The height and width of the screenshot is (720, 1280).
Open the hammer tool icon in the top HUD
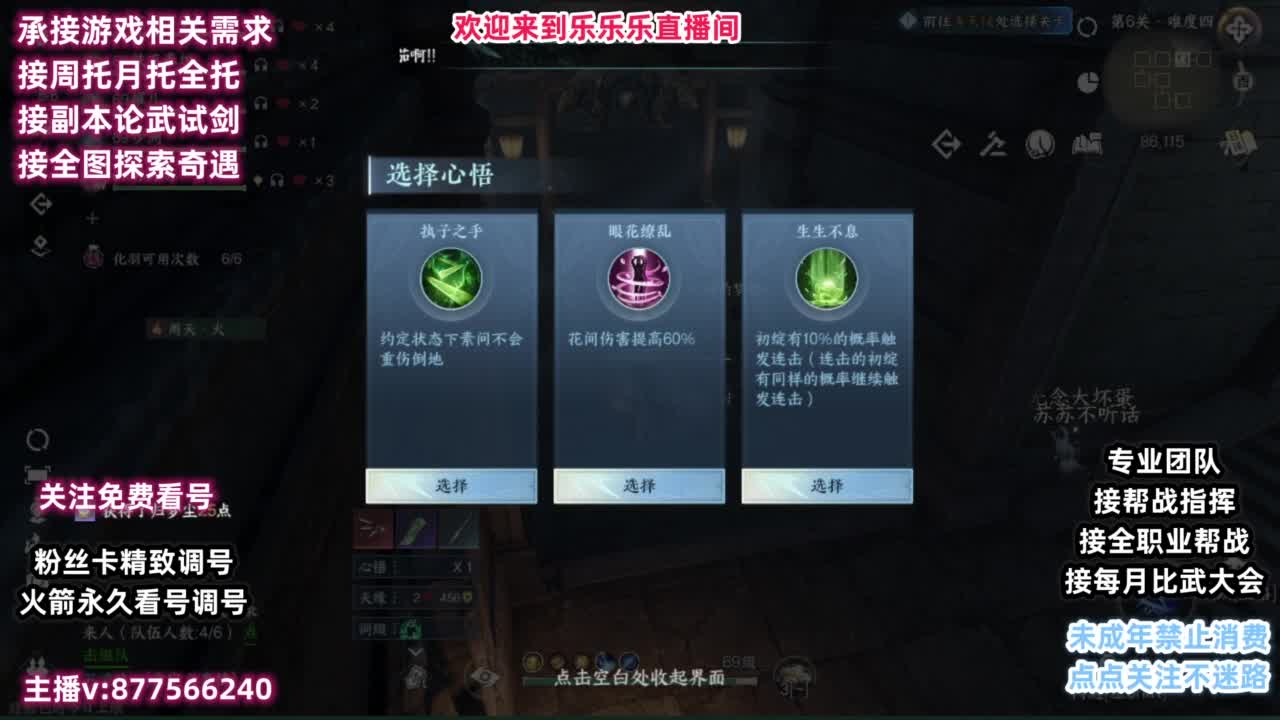tap(993, 143)
